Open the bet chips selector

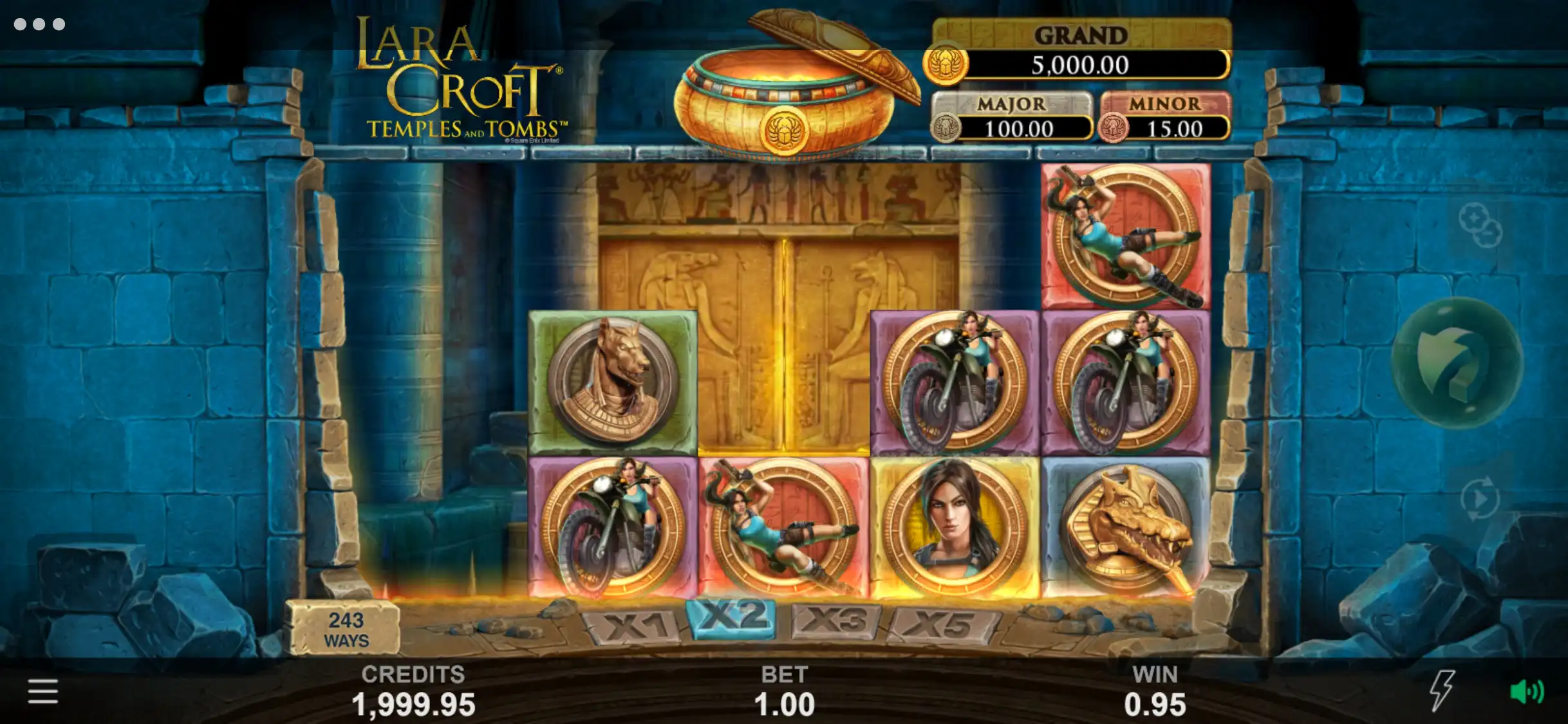coord(1479,225)
